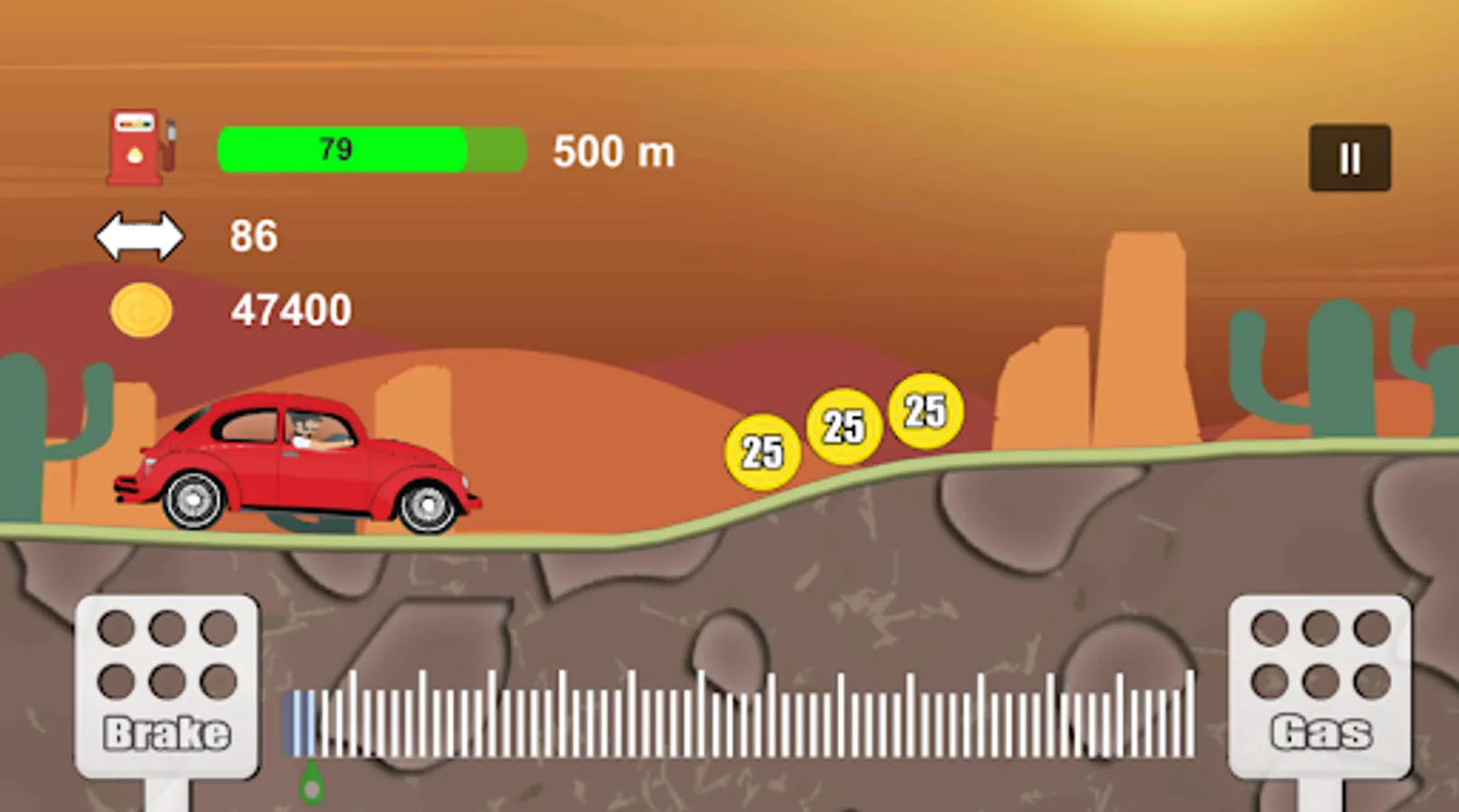
Task: Tap the green fuel level bar
Action: click(x=370, y=148)
